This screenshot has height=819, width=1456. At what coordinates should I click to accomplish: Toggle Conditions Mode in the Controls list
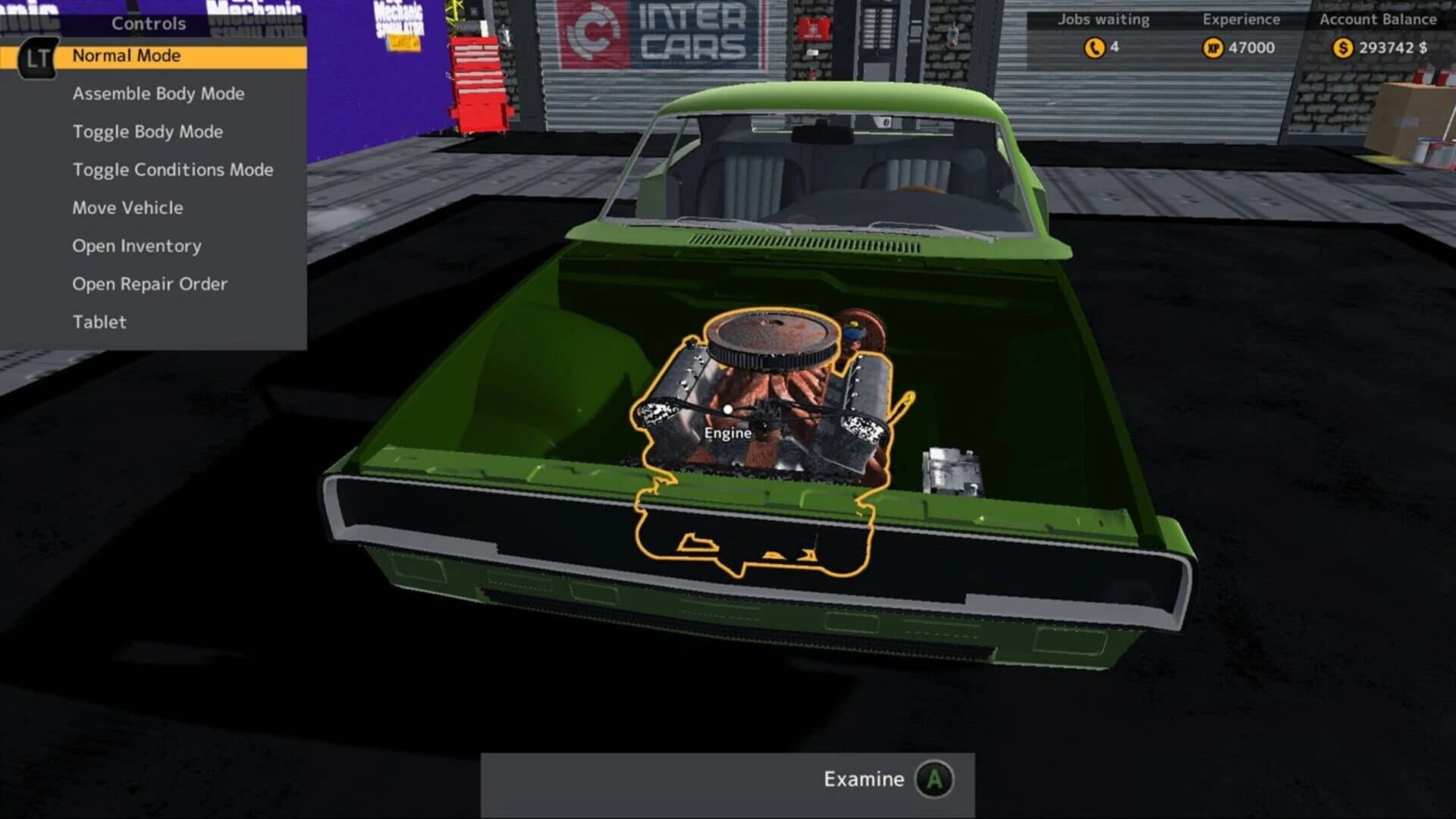tap(173, 169)
